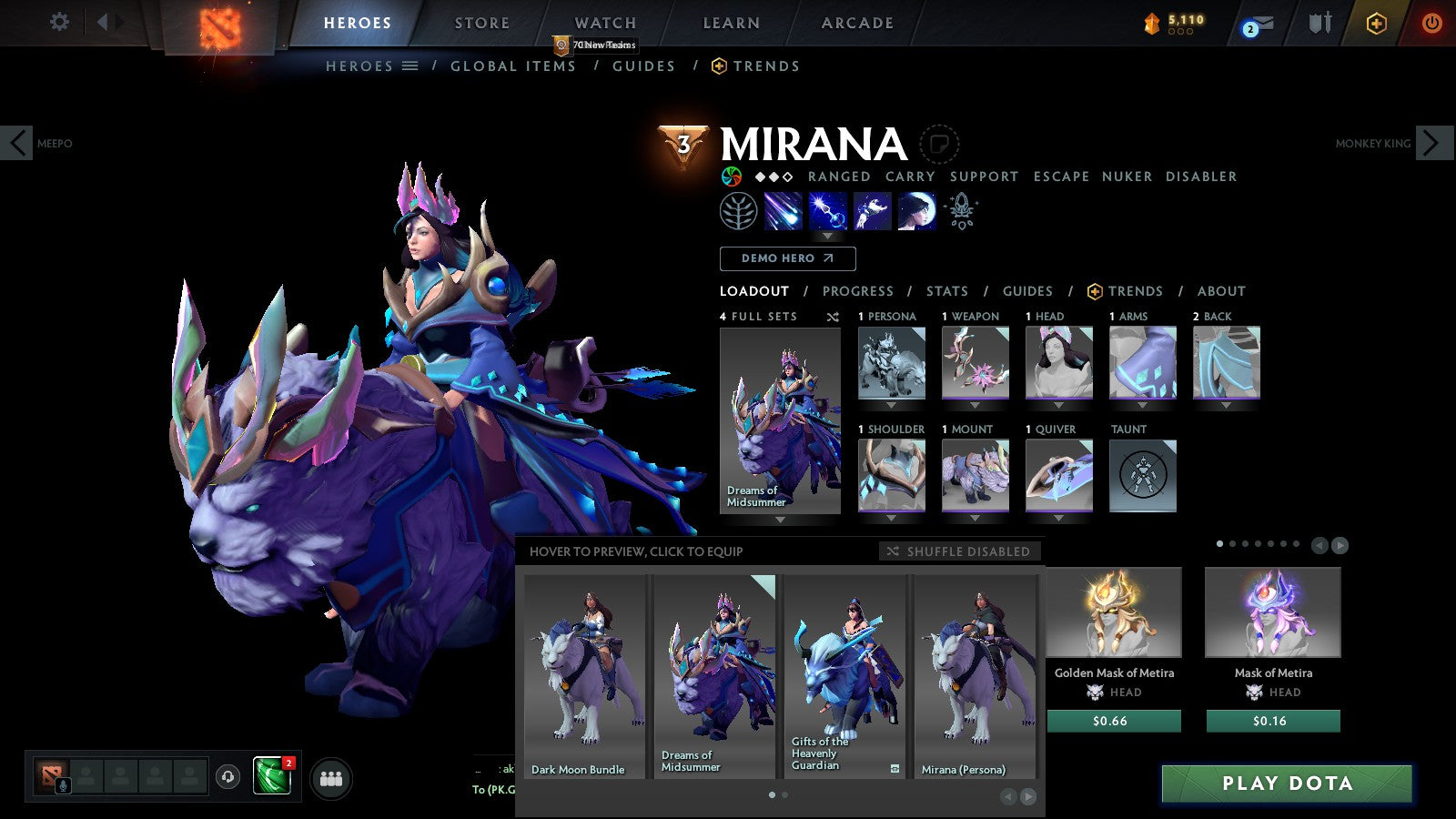The width and height of the screenshot is (1456, 819).
Task: Open the Store tab
Action: (482, 23)
